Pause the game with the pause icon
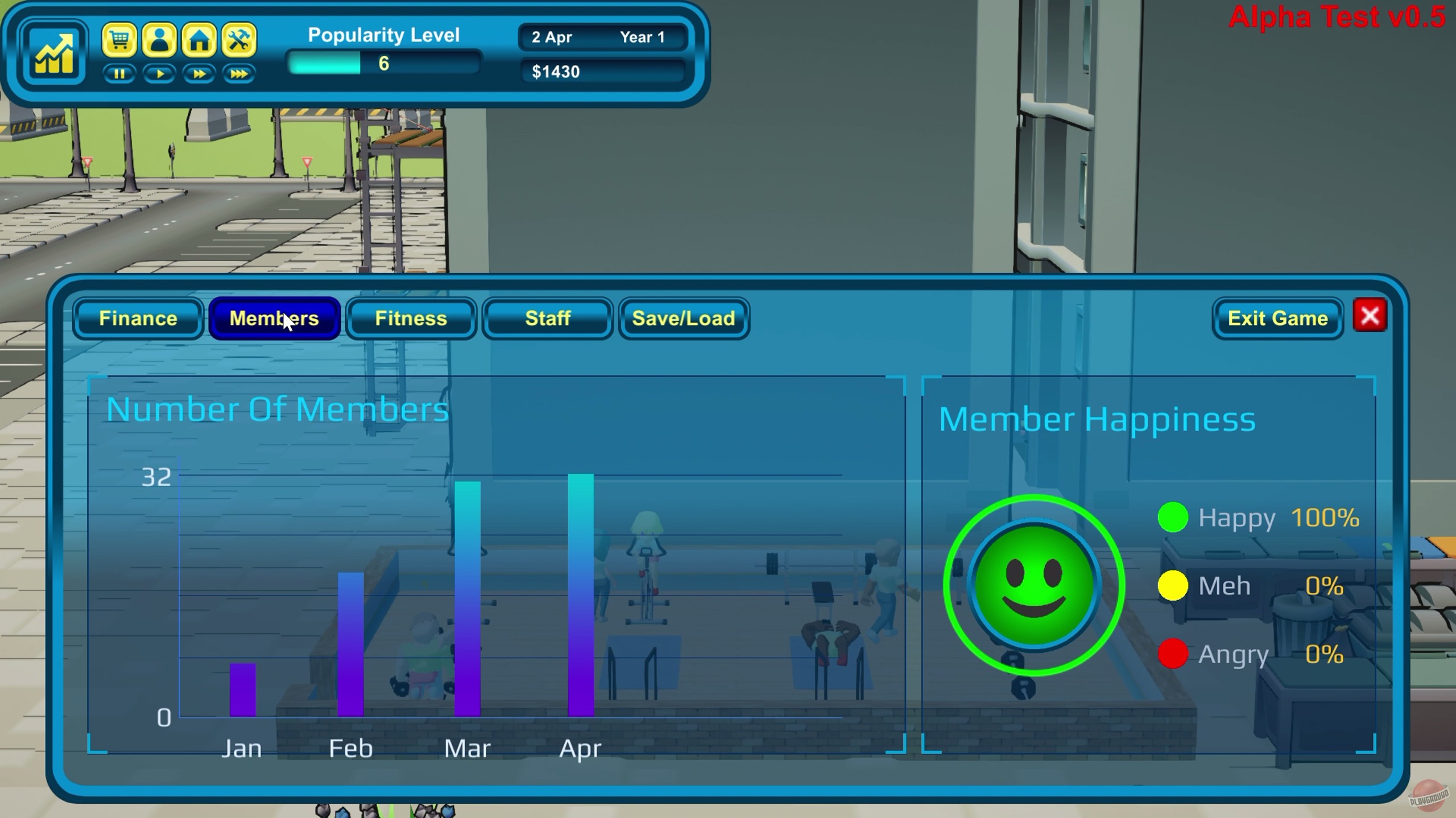This screenshot has height=818, width=1456. (120, 73)
